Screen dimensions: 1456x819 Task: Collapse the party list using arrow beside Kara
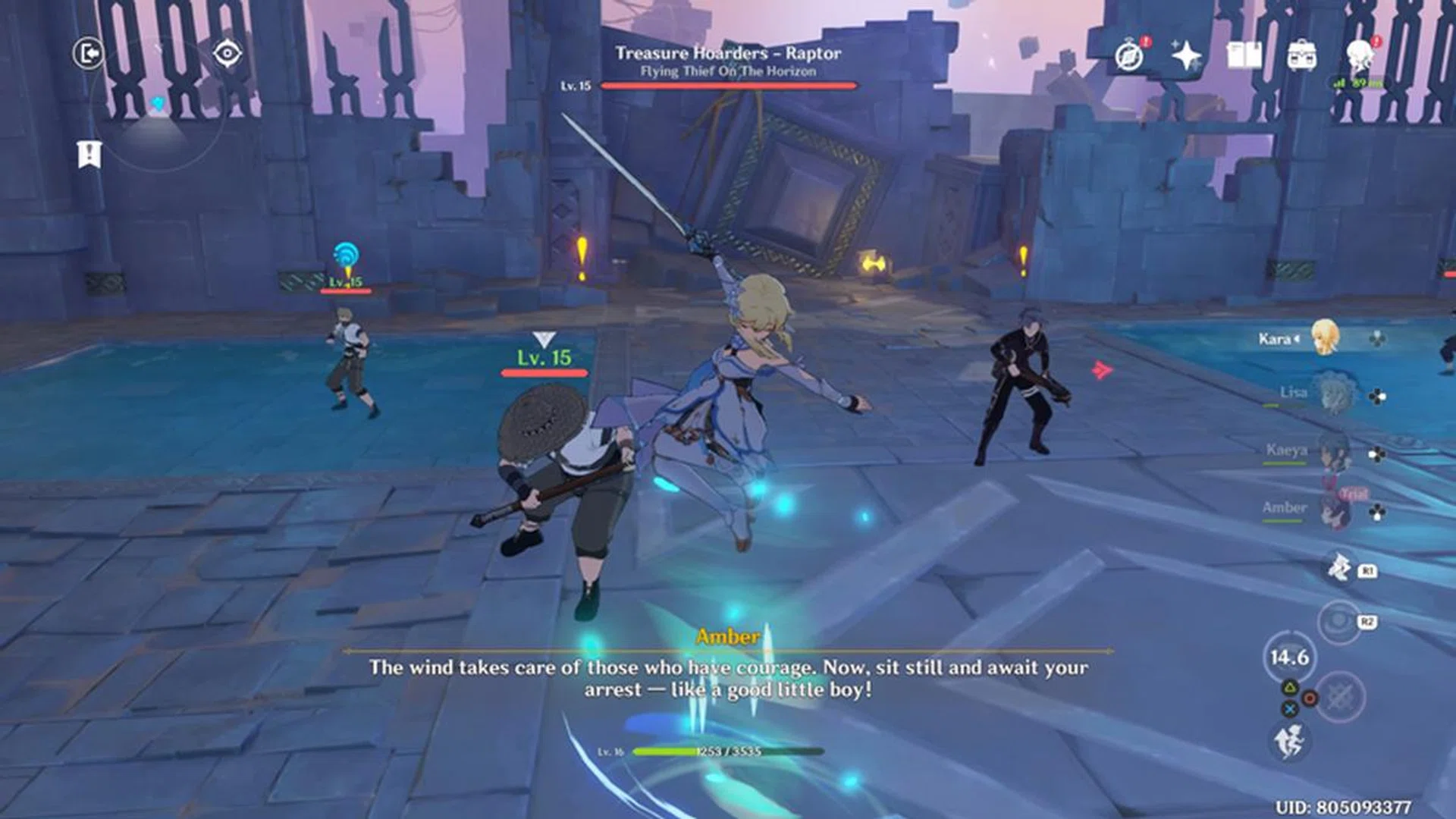click(1295, 340)
